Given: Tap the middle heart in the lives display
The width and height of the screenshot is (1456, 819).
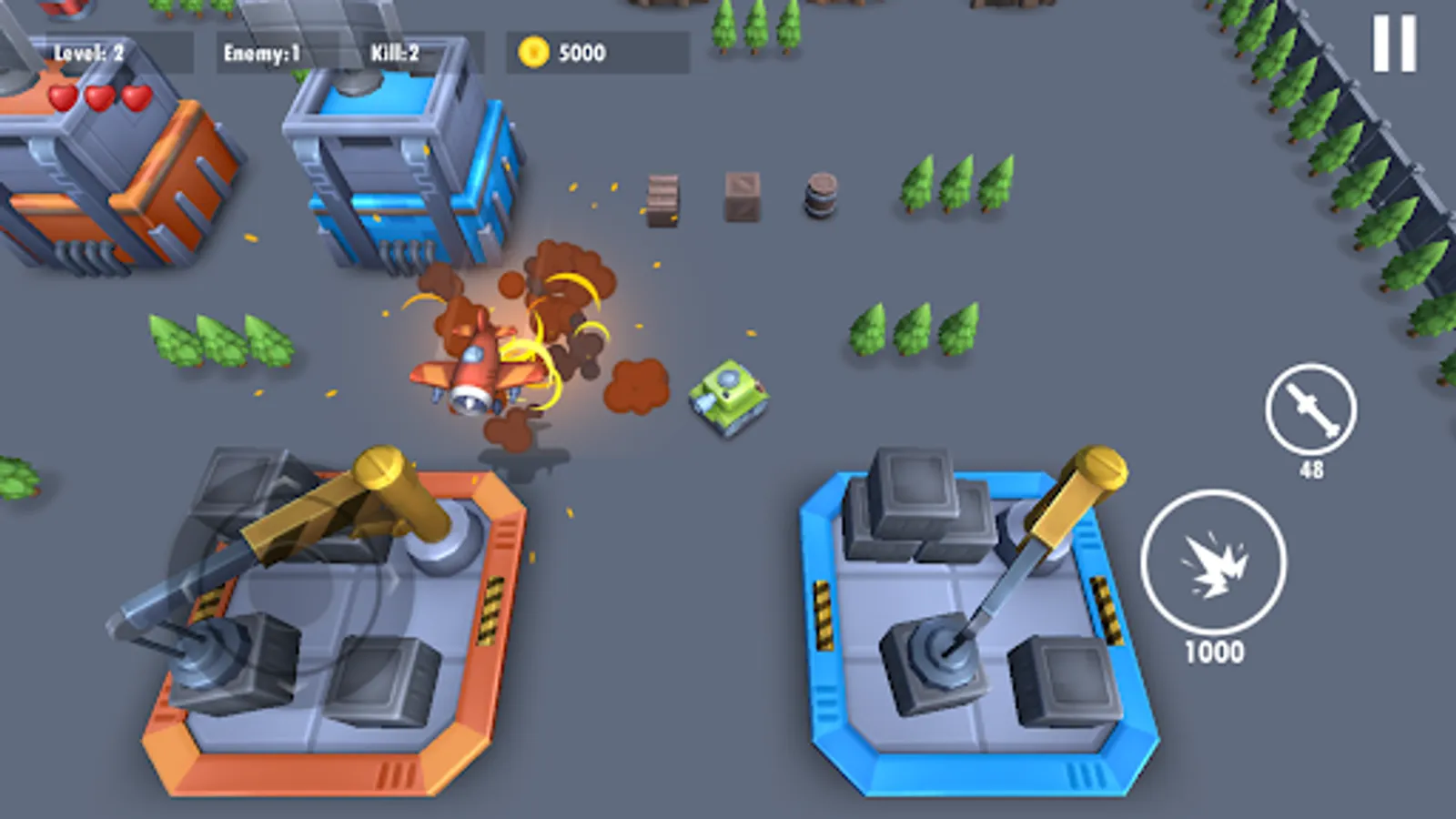Looking at the screenshot, I should point(97,97).
